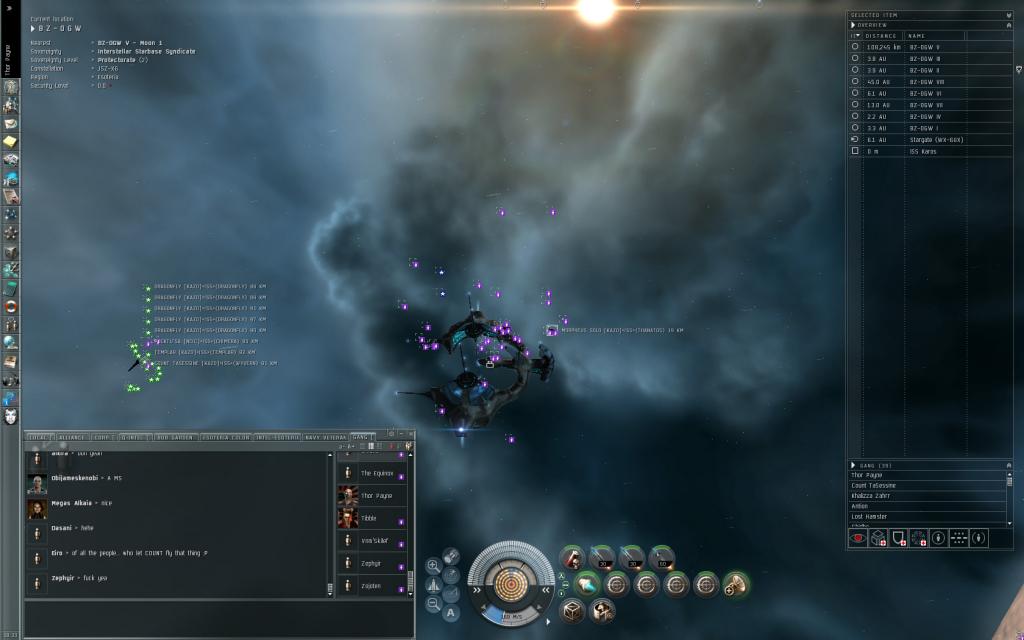Click Thor Payne in chat member list

[376, 495]
